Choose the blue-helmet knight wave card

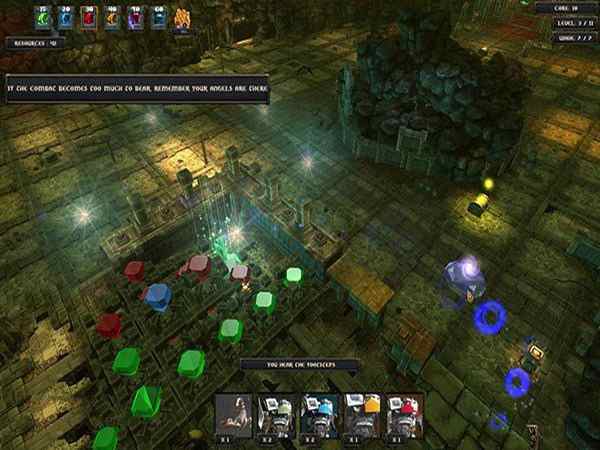coord(319,413)
